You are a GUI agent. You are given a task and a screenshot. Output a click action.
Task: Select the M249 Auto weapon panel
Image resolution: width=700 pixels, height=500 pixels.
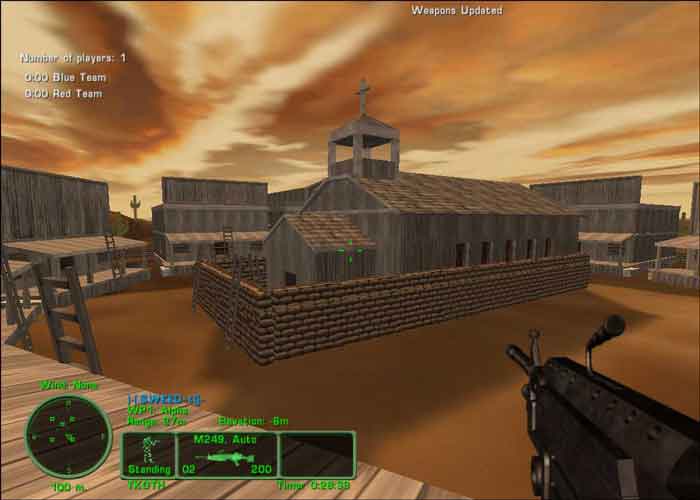226,453
